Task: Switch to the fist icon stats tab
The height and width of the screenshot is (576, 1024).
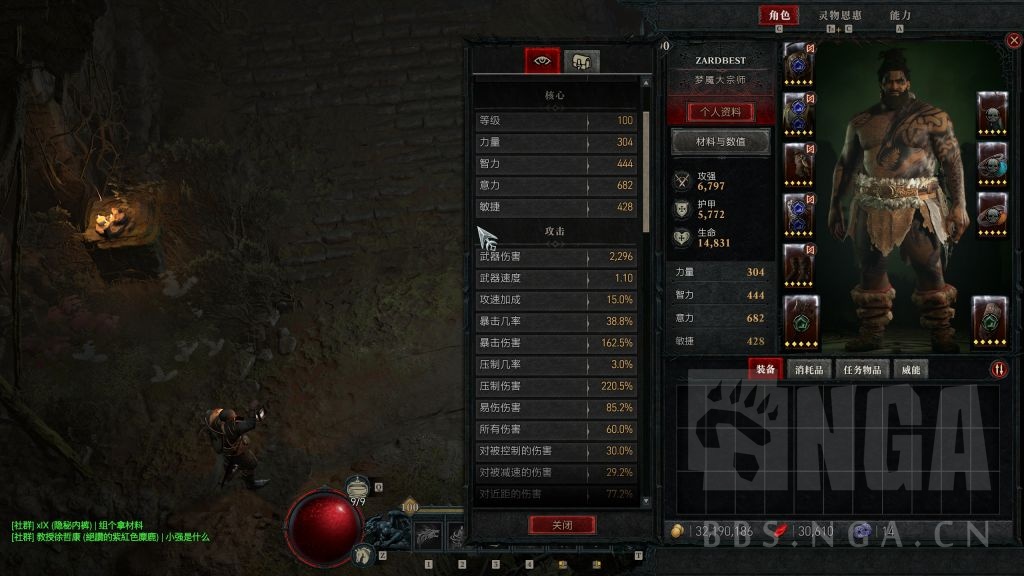Action: (581, 61)
